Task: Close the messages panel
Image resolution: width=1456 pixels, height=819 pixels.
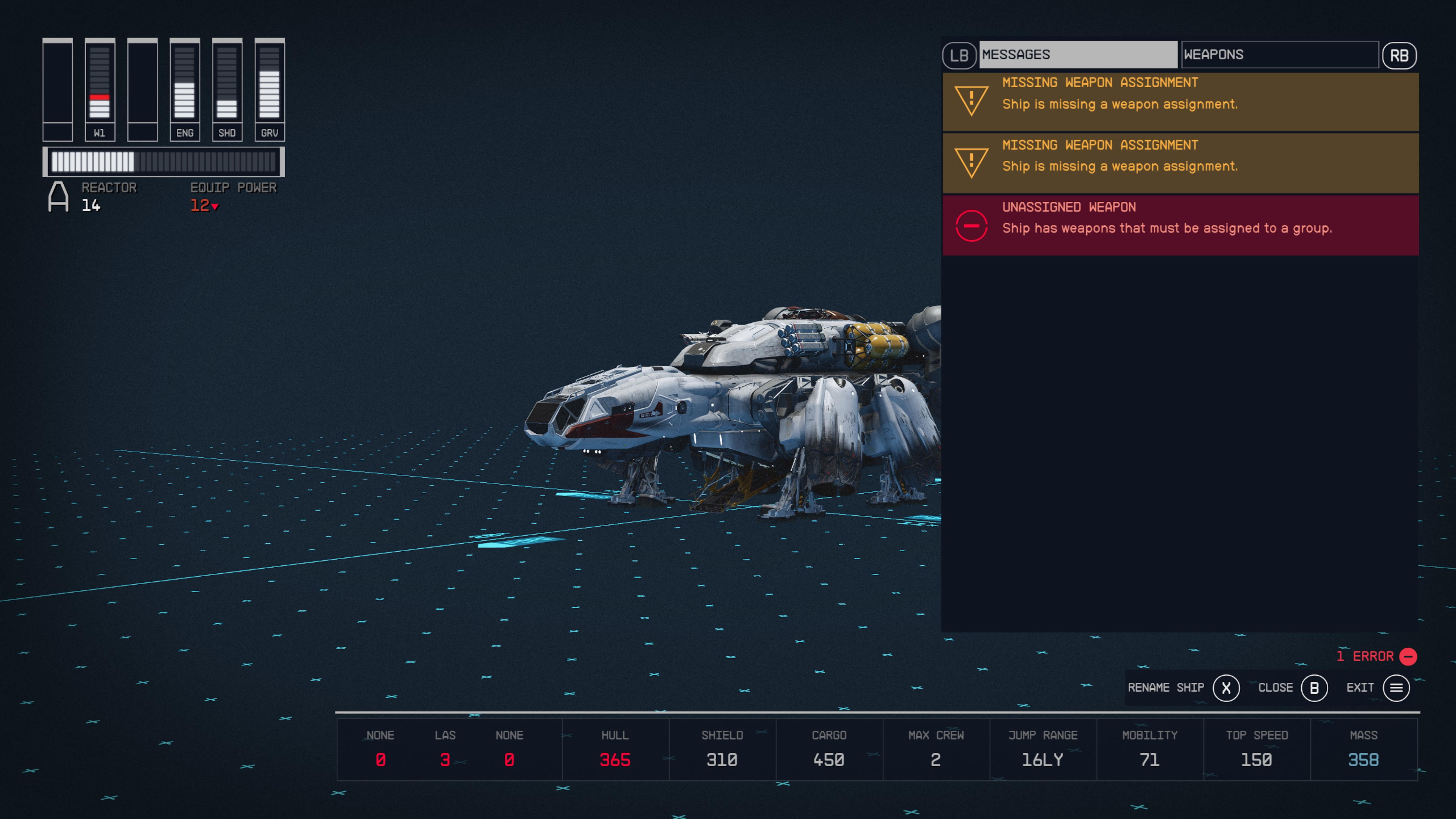Action: (1276, 688)
